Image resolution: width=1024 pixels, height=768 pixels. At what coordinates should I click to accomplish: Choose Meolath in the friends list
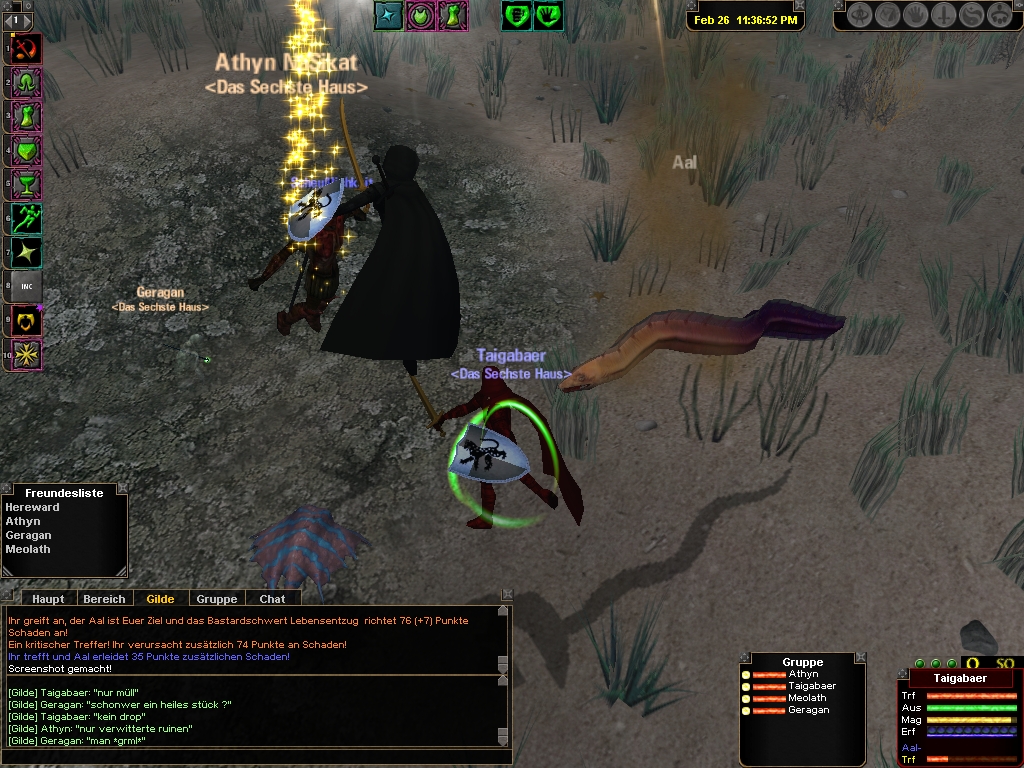[28, 549]
